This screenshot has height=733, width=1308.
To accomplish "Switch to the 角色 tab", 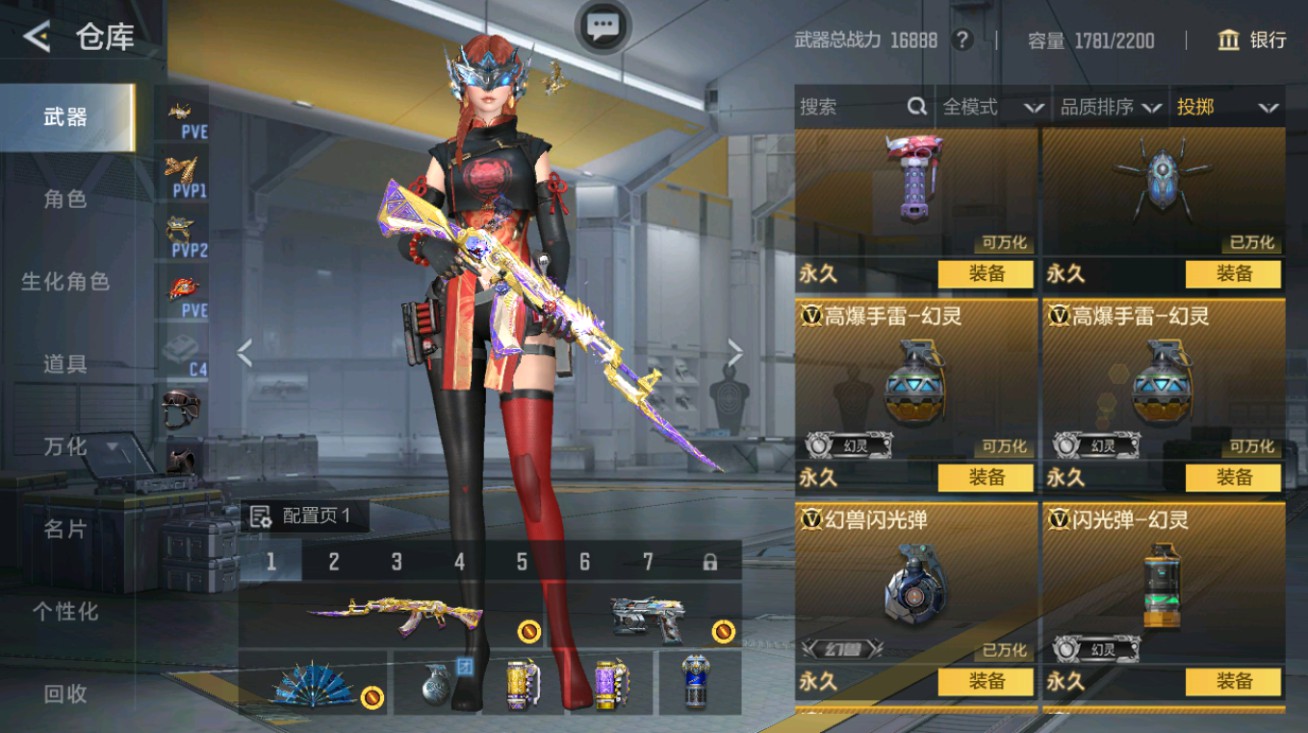I will (66, 199).
